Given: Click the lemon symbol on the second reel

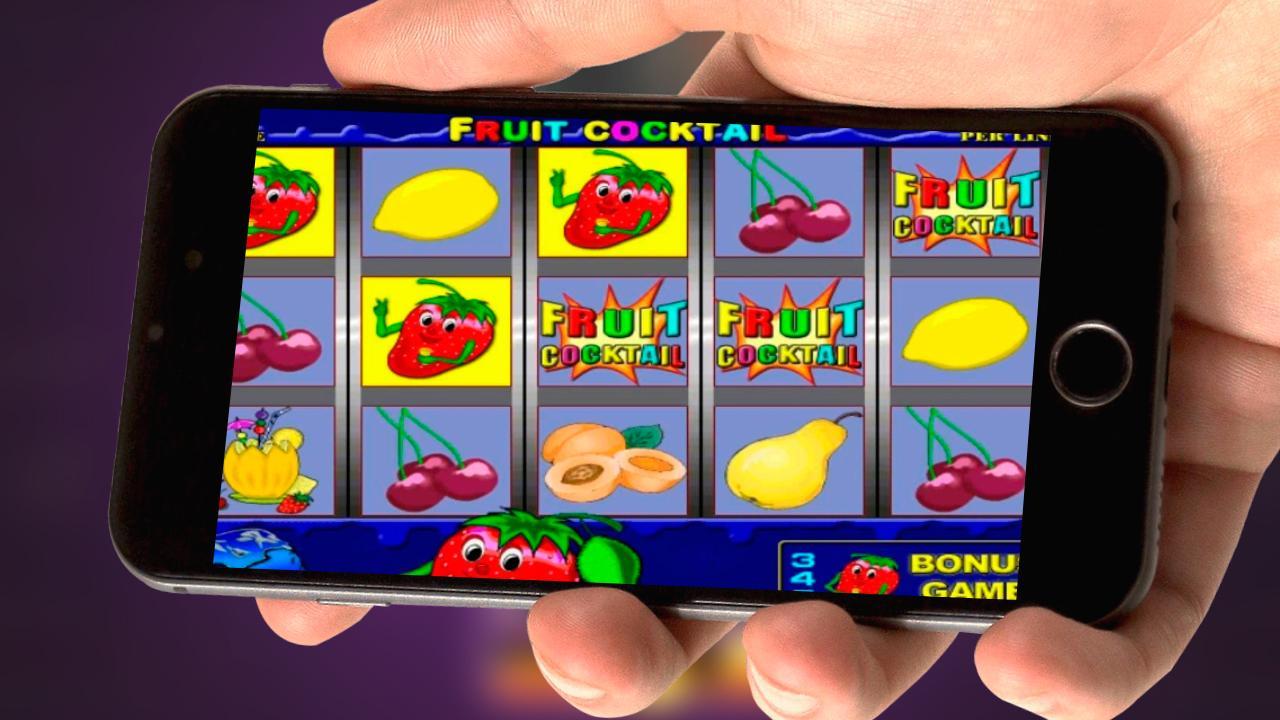Looking at the screenshot, I should 435,205.
